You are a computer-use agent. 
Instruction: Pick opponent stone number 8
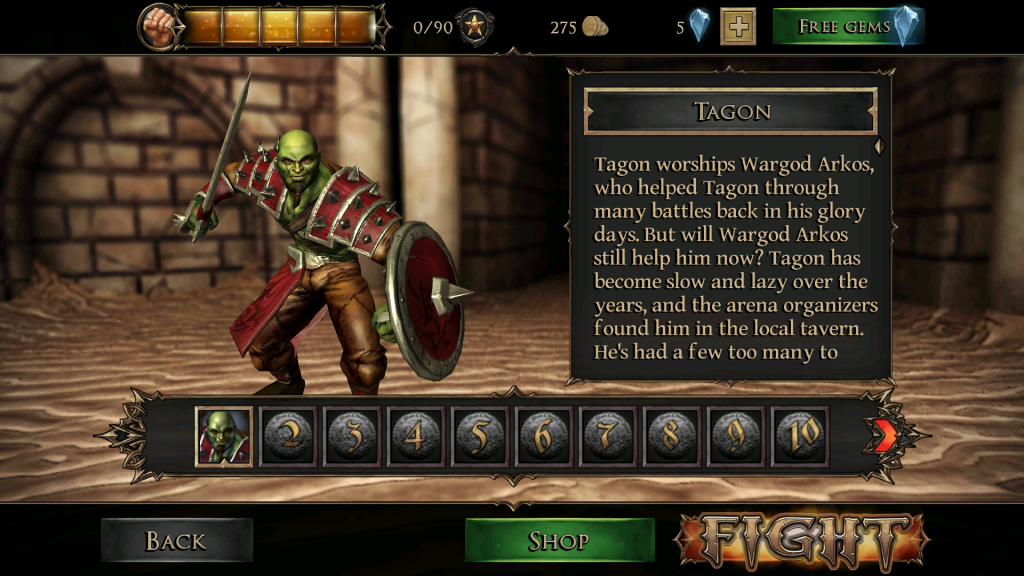coord(672,436)
